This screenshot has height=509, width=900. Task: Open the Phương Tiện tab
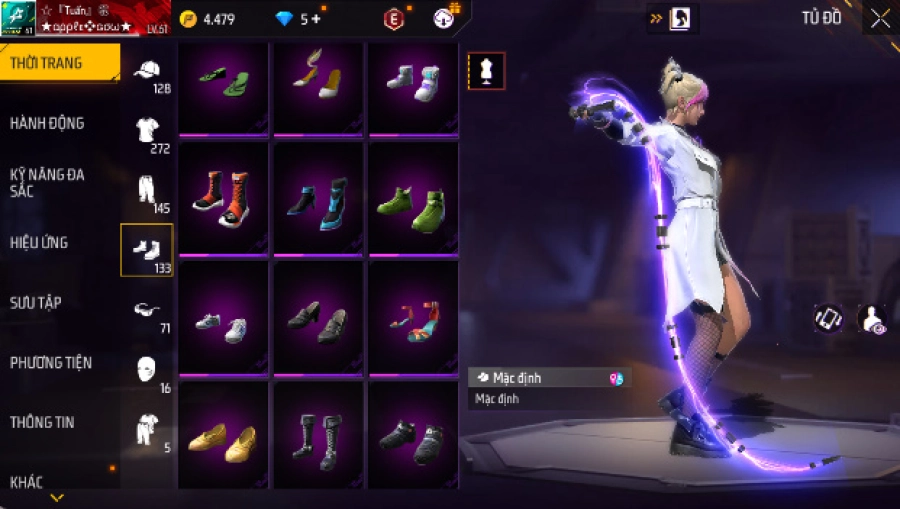[48, 362]
